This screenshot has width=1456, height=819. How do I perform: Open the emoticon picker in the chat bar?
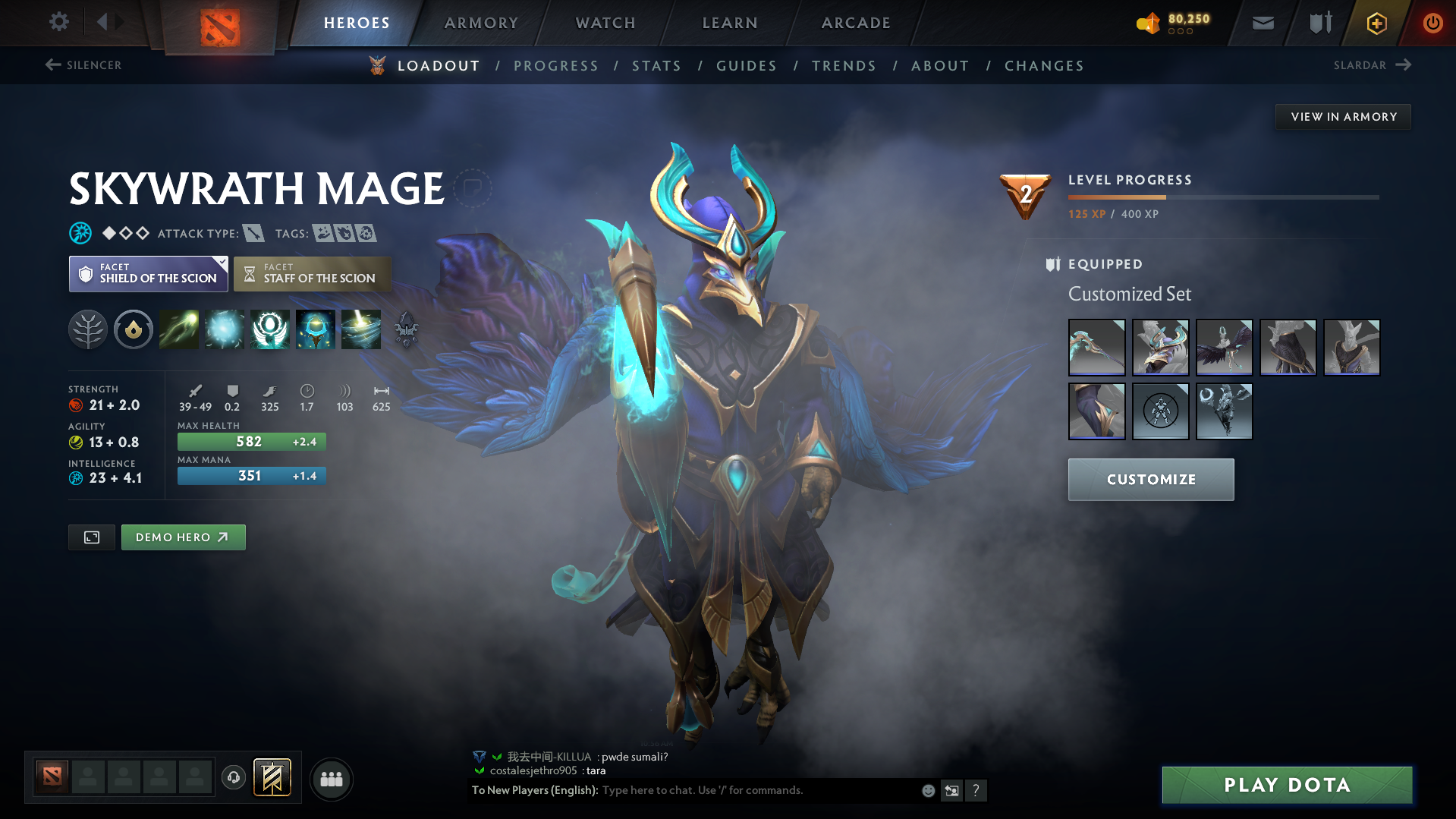(927, 790)
